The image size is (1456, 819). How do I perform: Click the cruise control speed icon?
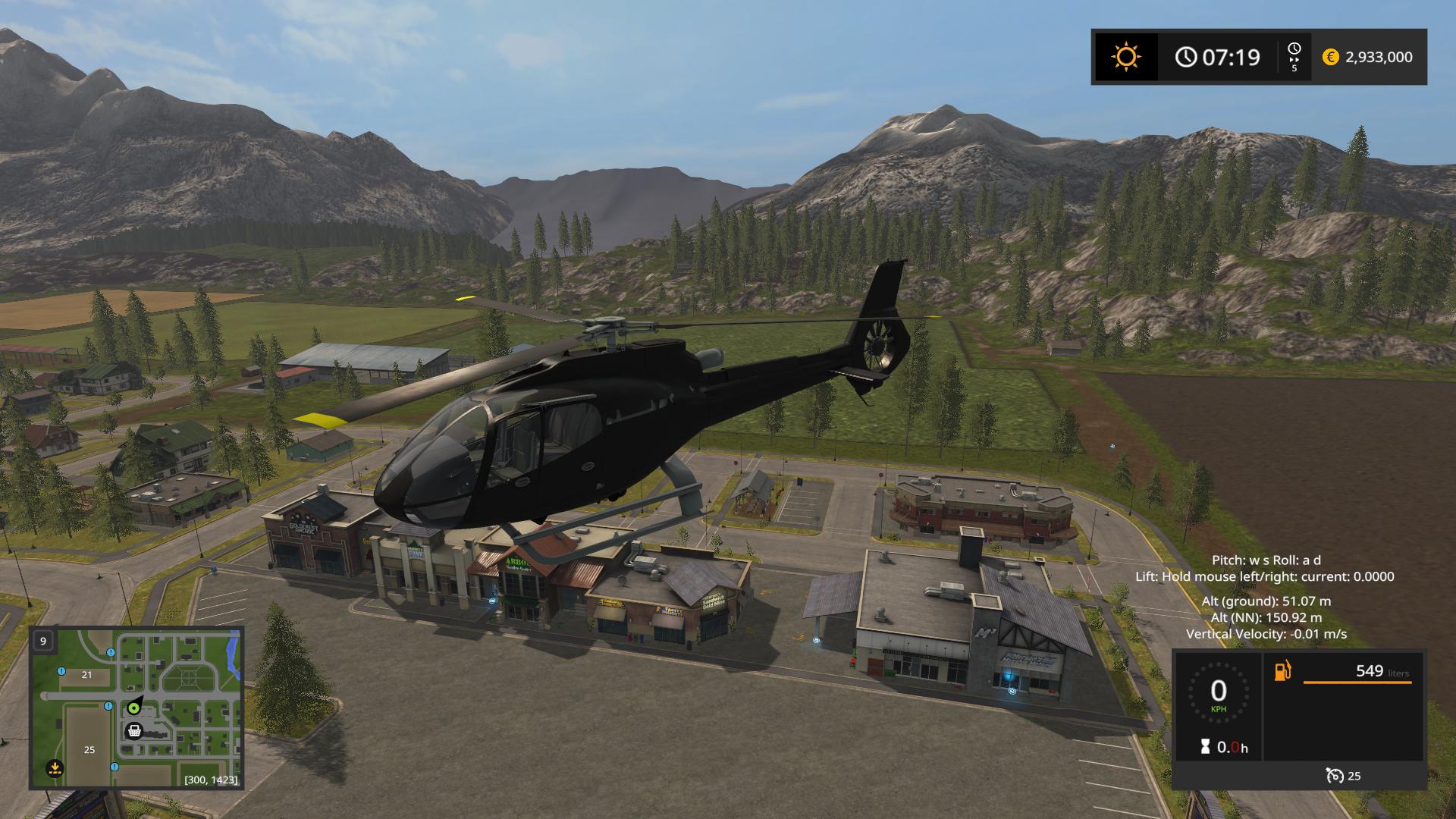pos(1334,776)
